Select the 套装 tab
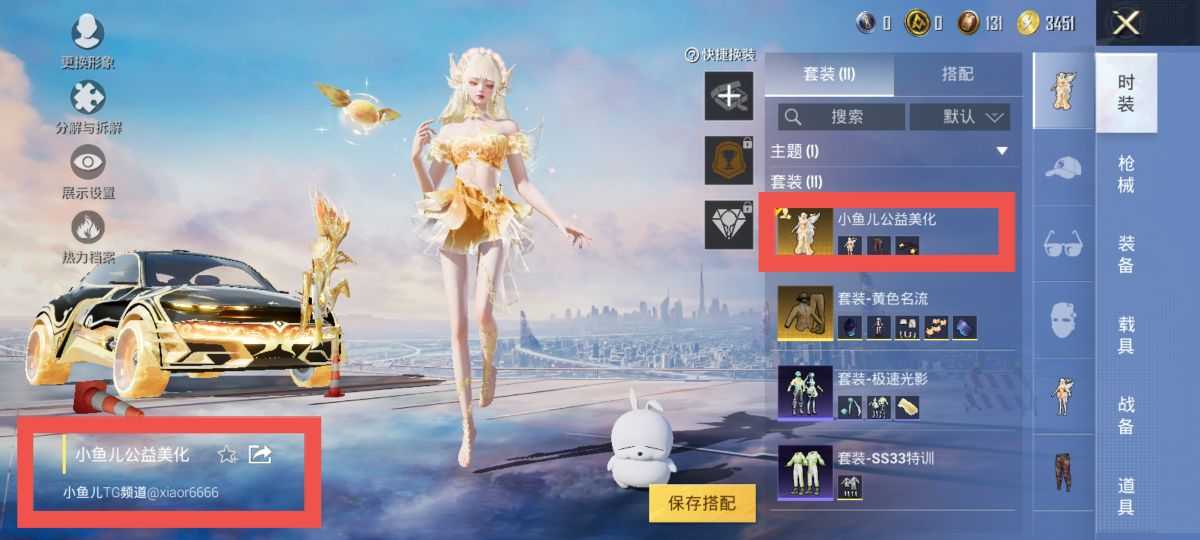This screenshot has width=1200, height=540. coord(829,75)
